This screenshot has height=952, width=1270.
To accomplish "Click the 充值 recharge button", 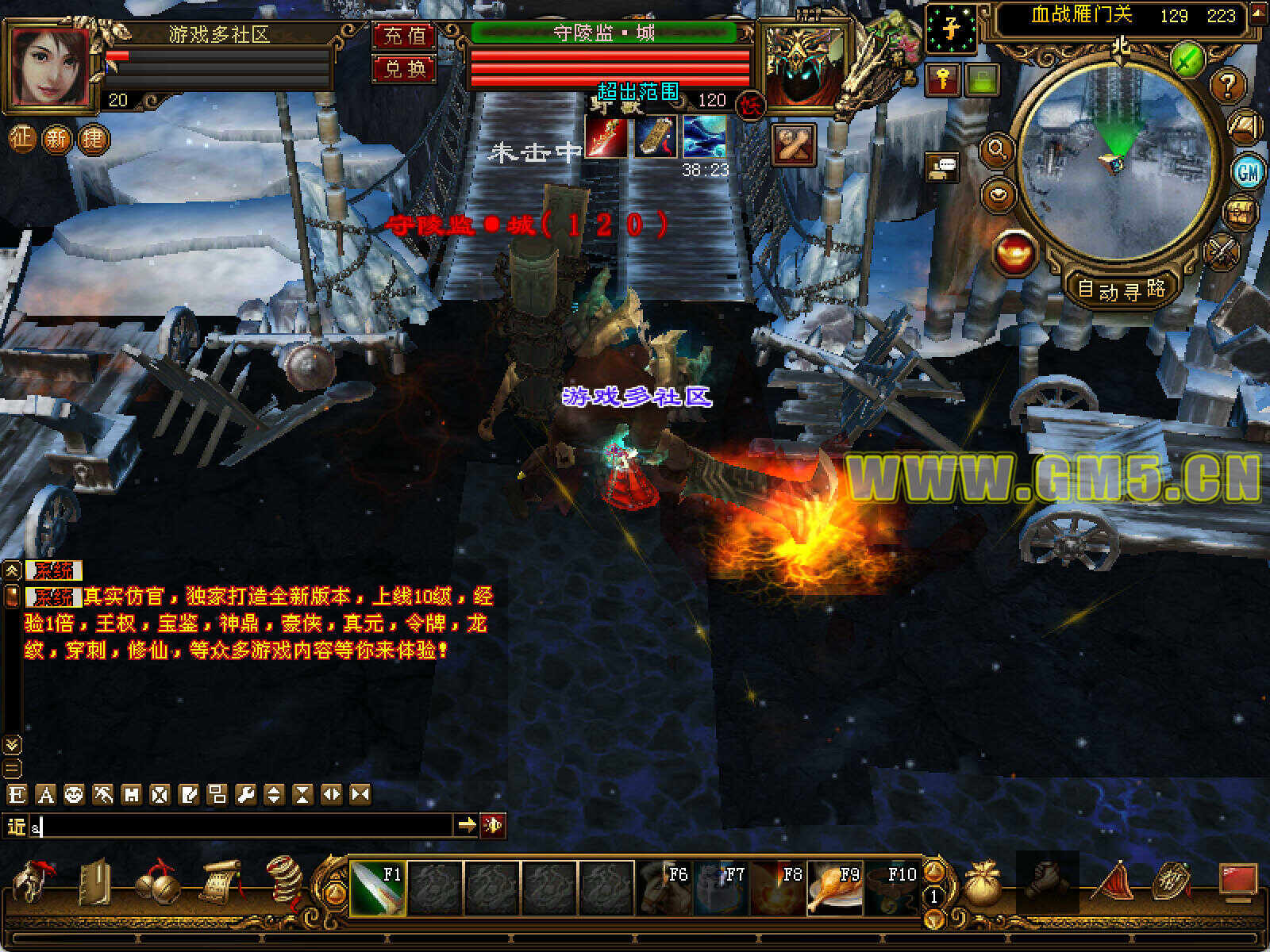I will pyautogui.click(x=405, y=36).
